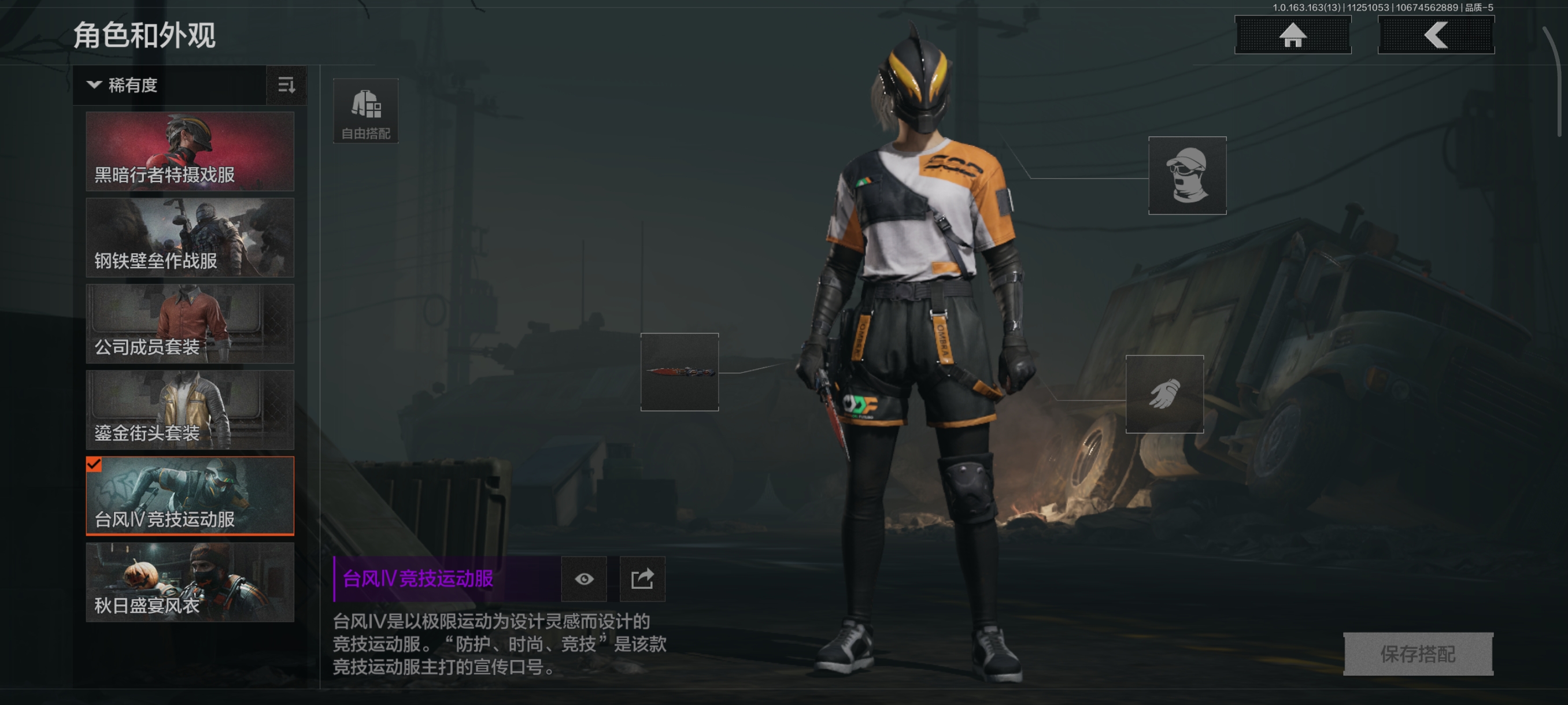
Task: Click the 保存搭配 save button
Action: coord(1418,654)
